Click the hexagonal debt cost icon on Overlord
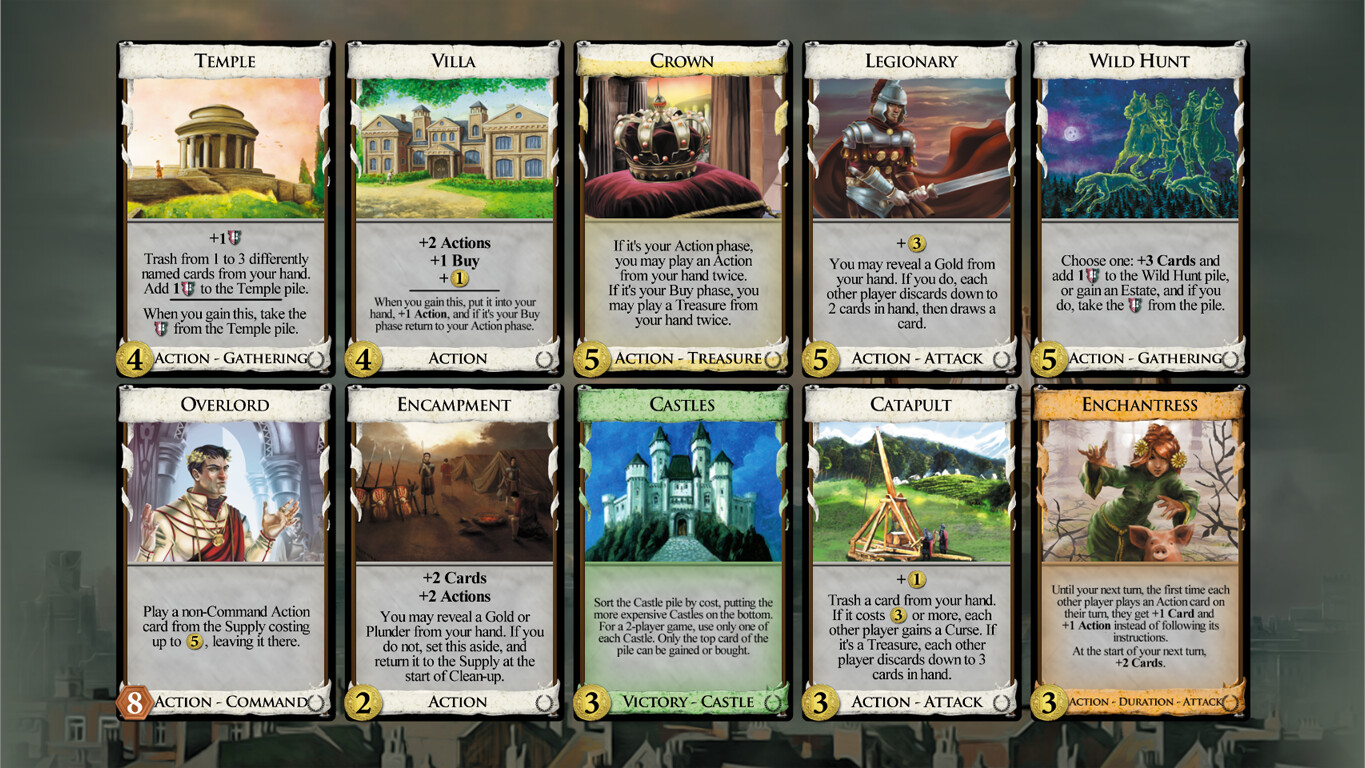The height and width of the screenshot is (768, 1365). [x=132, y=702]
